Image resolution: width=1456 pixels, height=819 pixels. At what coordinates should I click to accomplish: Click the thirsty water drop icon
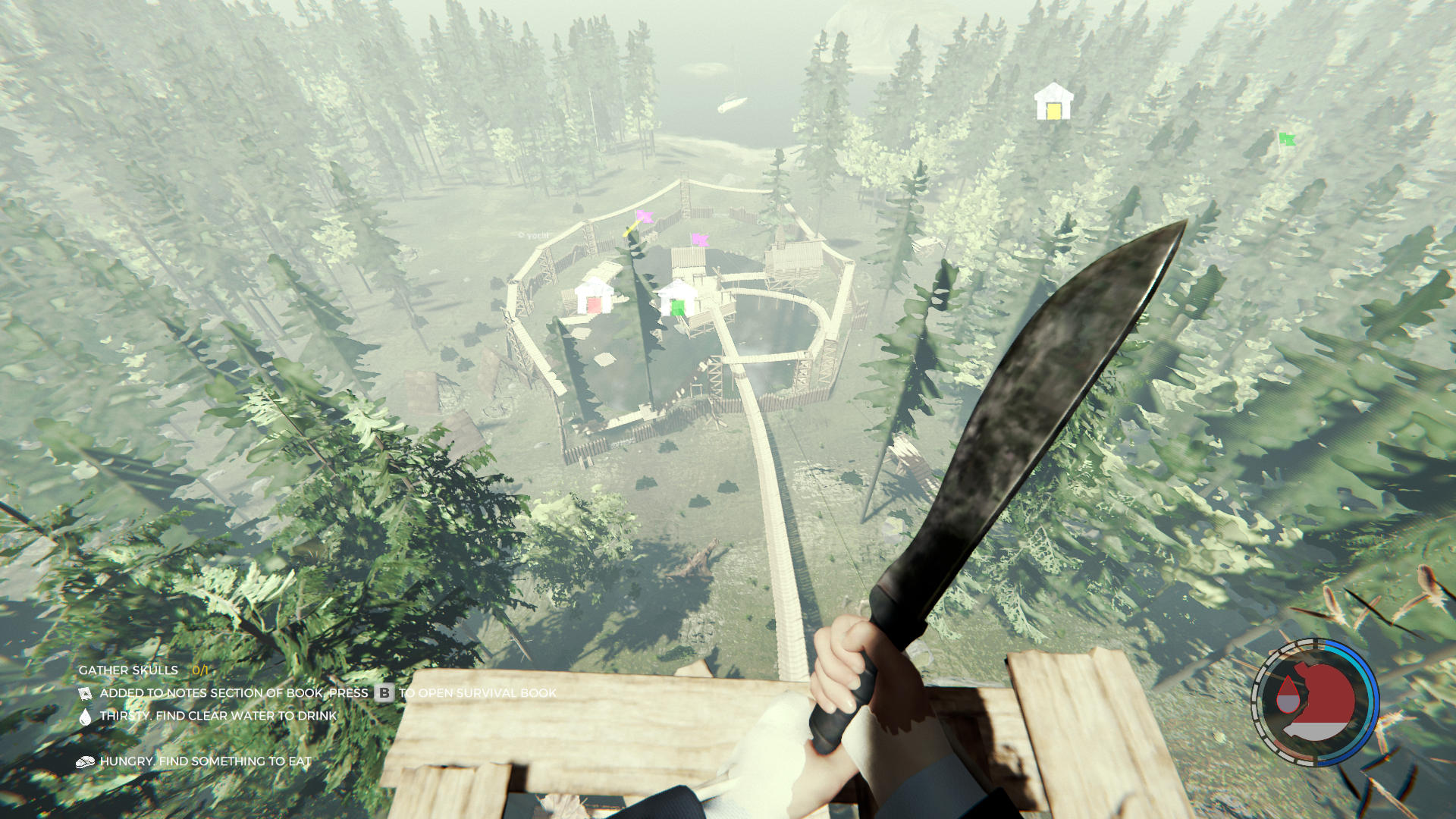coord(85,717)
